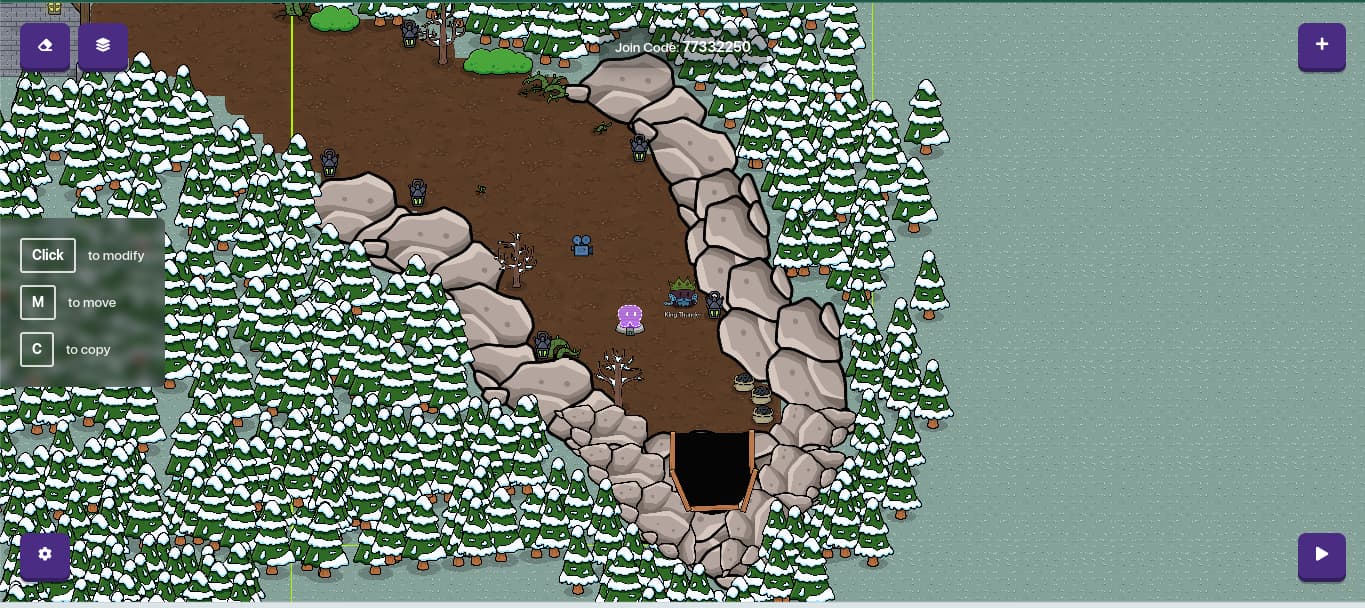Start the game with play button
Screen dimensions: 1365x608
point(1321,555)
